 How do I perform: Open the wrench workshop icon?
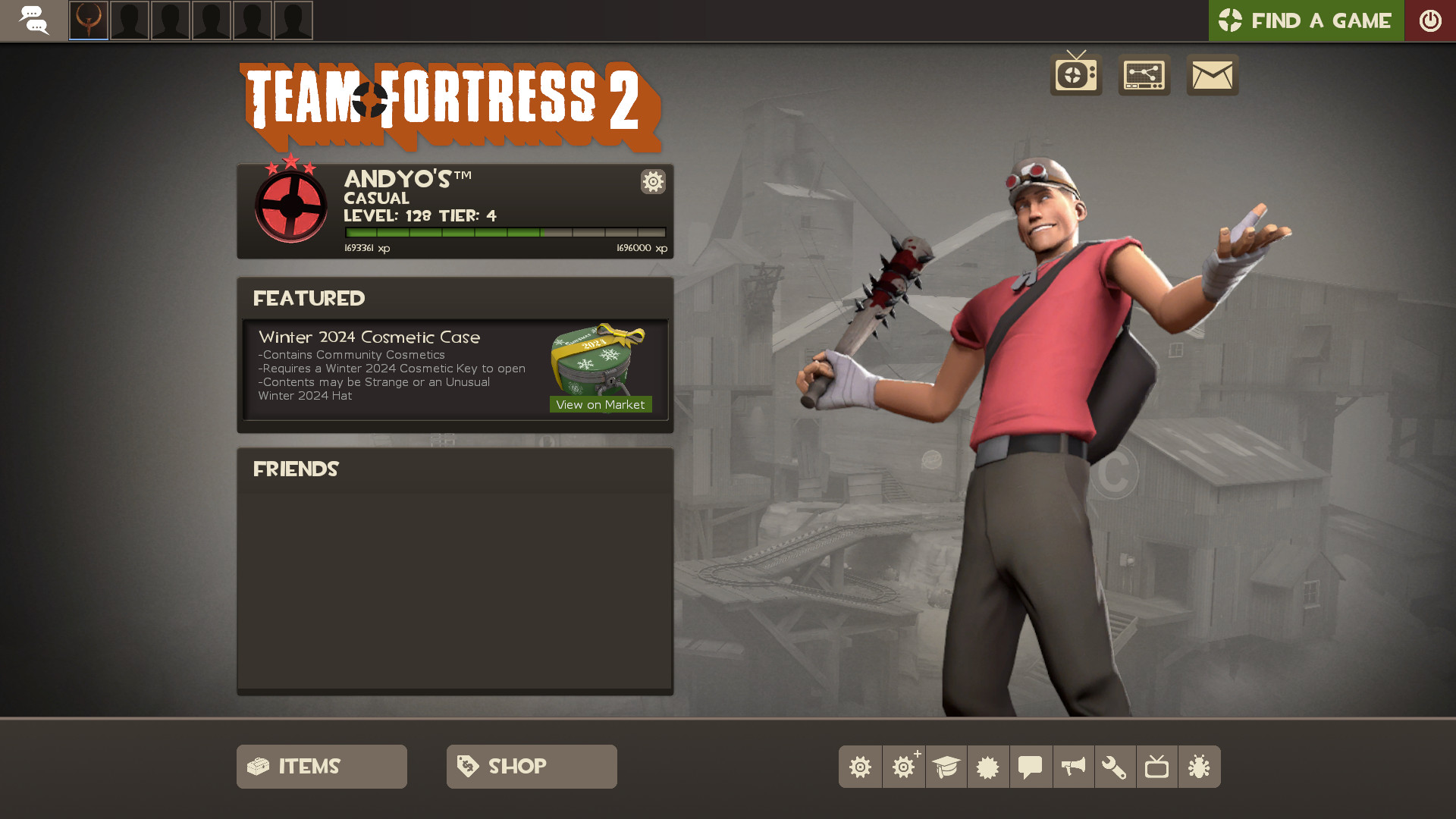pyautogui.click(x=1116, y=767)
